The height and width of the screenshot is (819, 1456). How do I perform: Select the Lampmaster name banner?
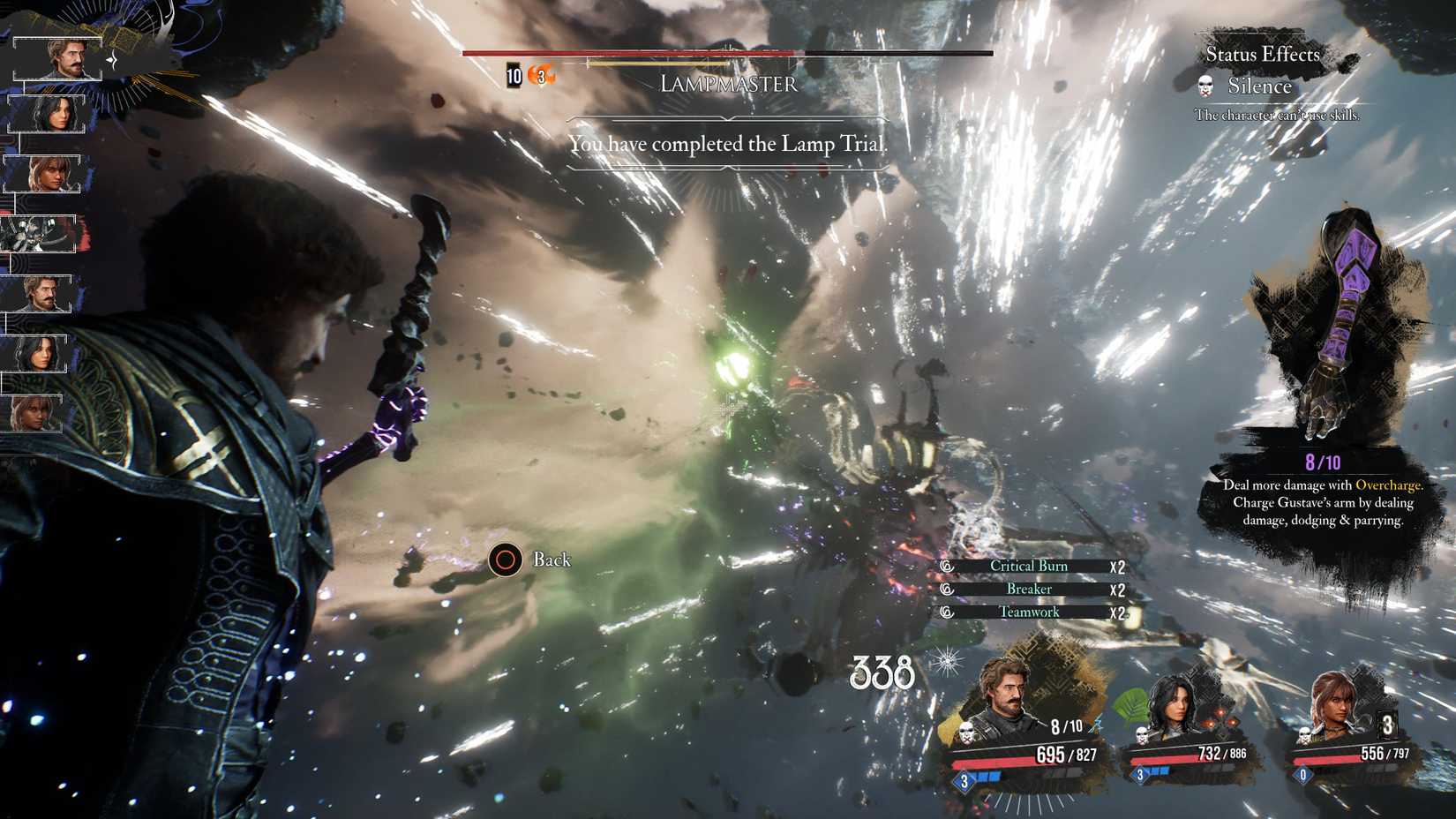pyautogui.click(x=729, y=85)
